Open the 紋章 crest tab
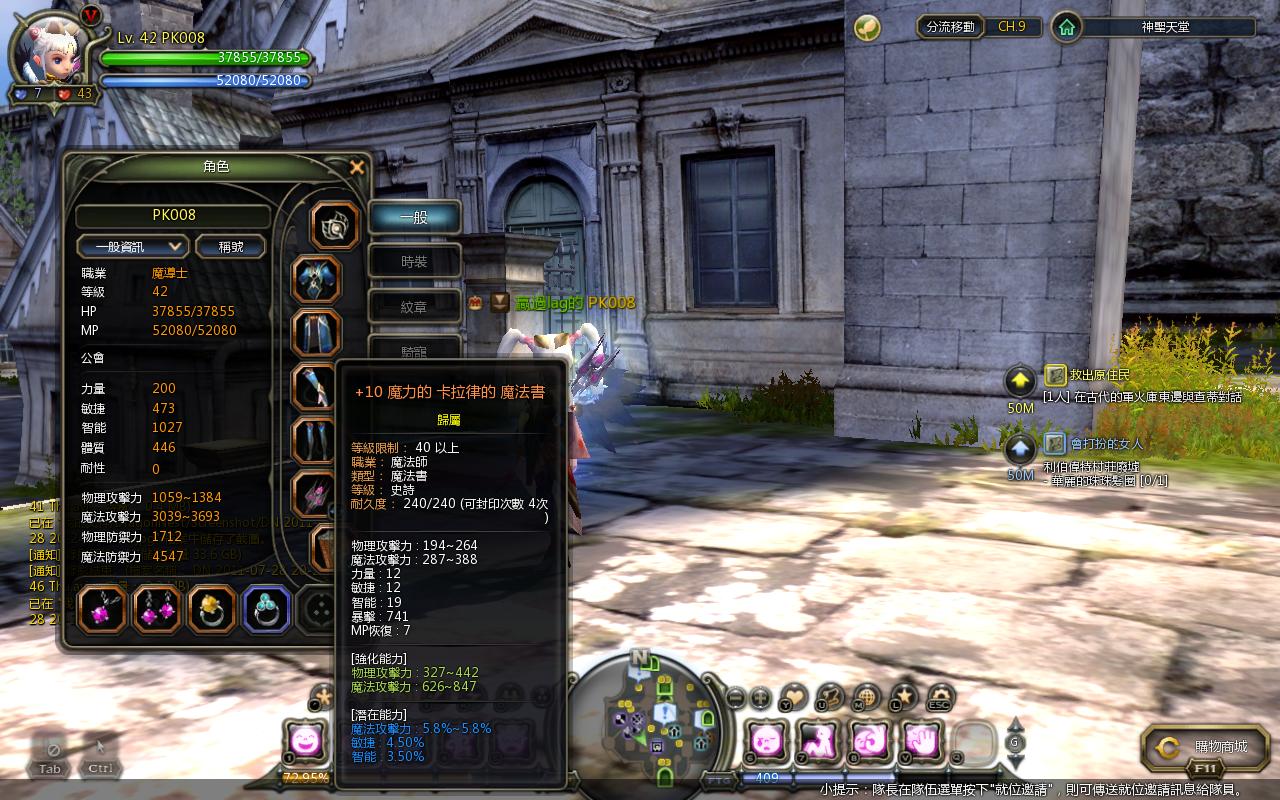The width and height of the screenshot is (1280, 800). pyautogui.click(x=414, y=307)
